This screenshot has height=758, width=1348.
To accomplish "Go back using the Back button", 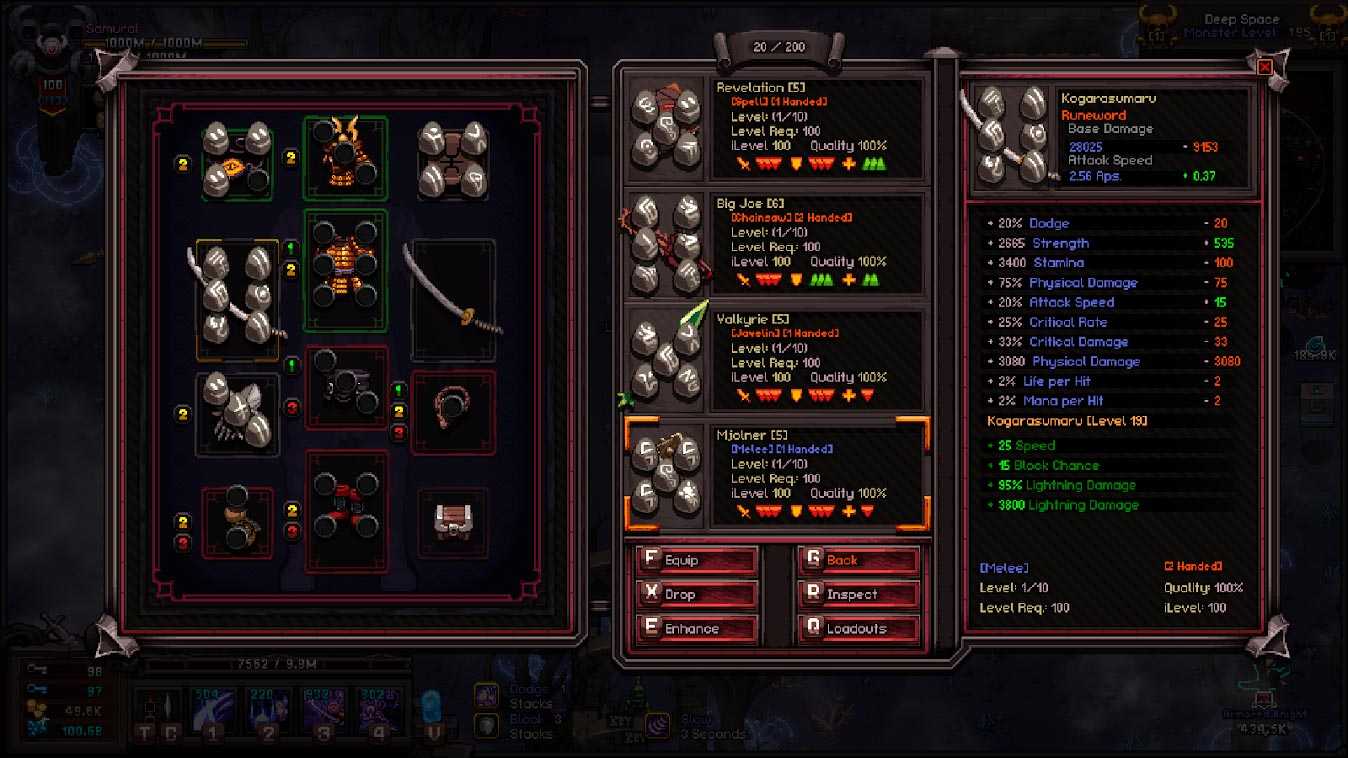I will (858, 561).
